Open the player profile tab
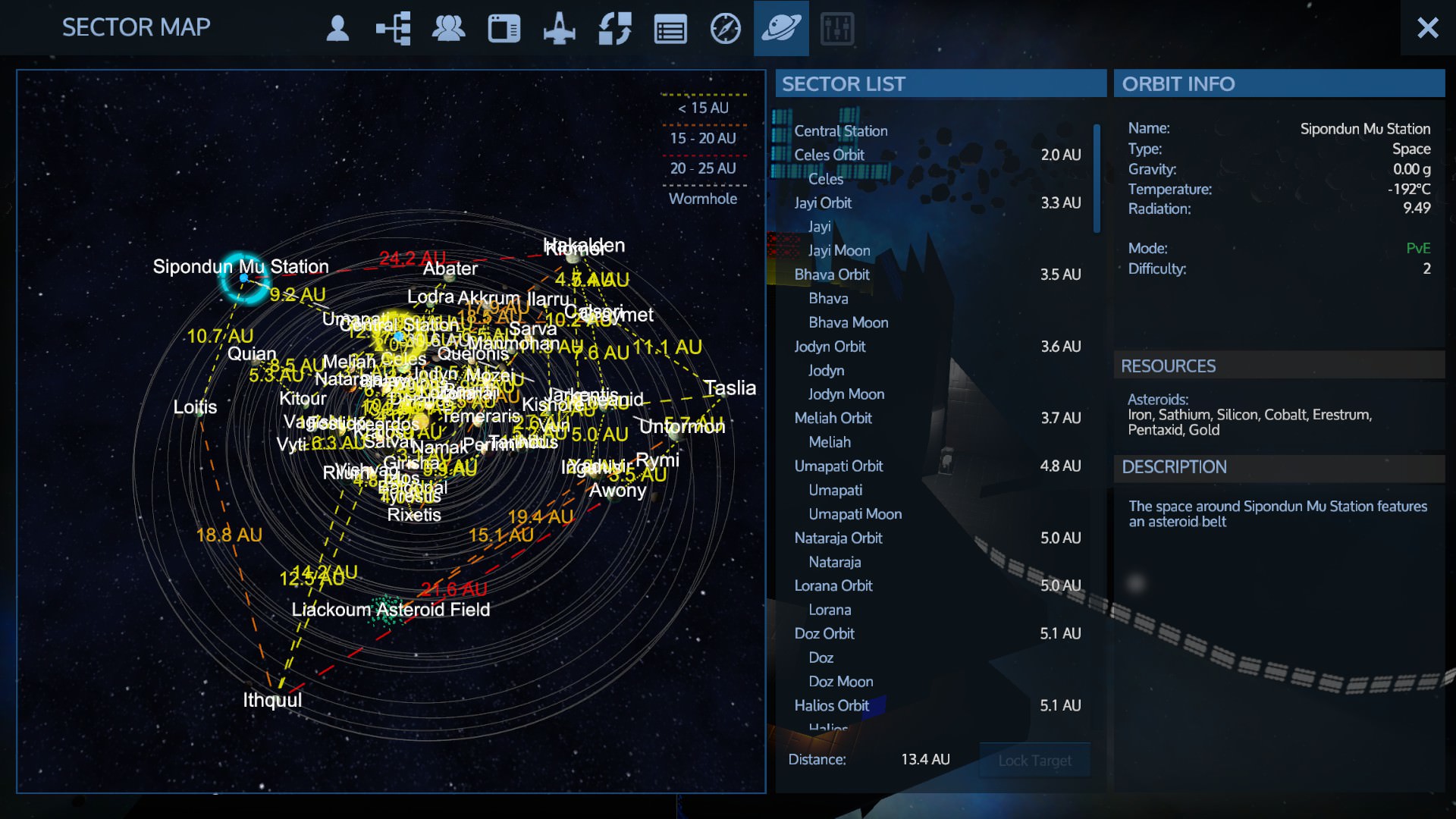Viewport: 1456px width, 819px height. (x=337, y=29)
